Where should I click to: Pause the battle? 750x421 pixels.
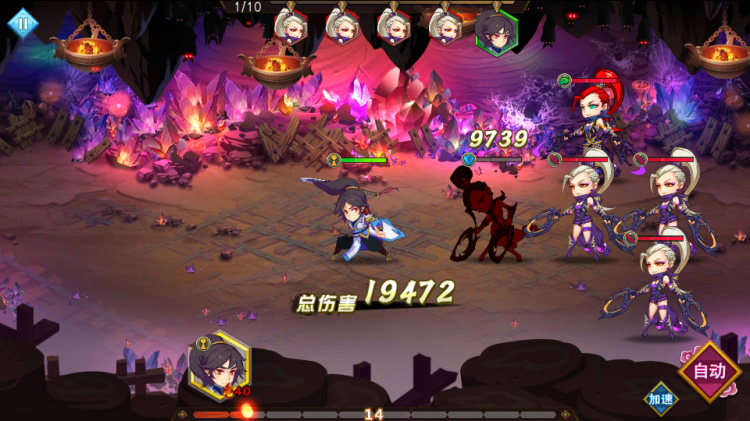pyautogui.click(x=22, y=22)
